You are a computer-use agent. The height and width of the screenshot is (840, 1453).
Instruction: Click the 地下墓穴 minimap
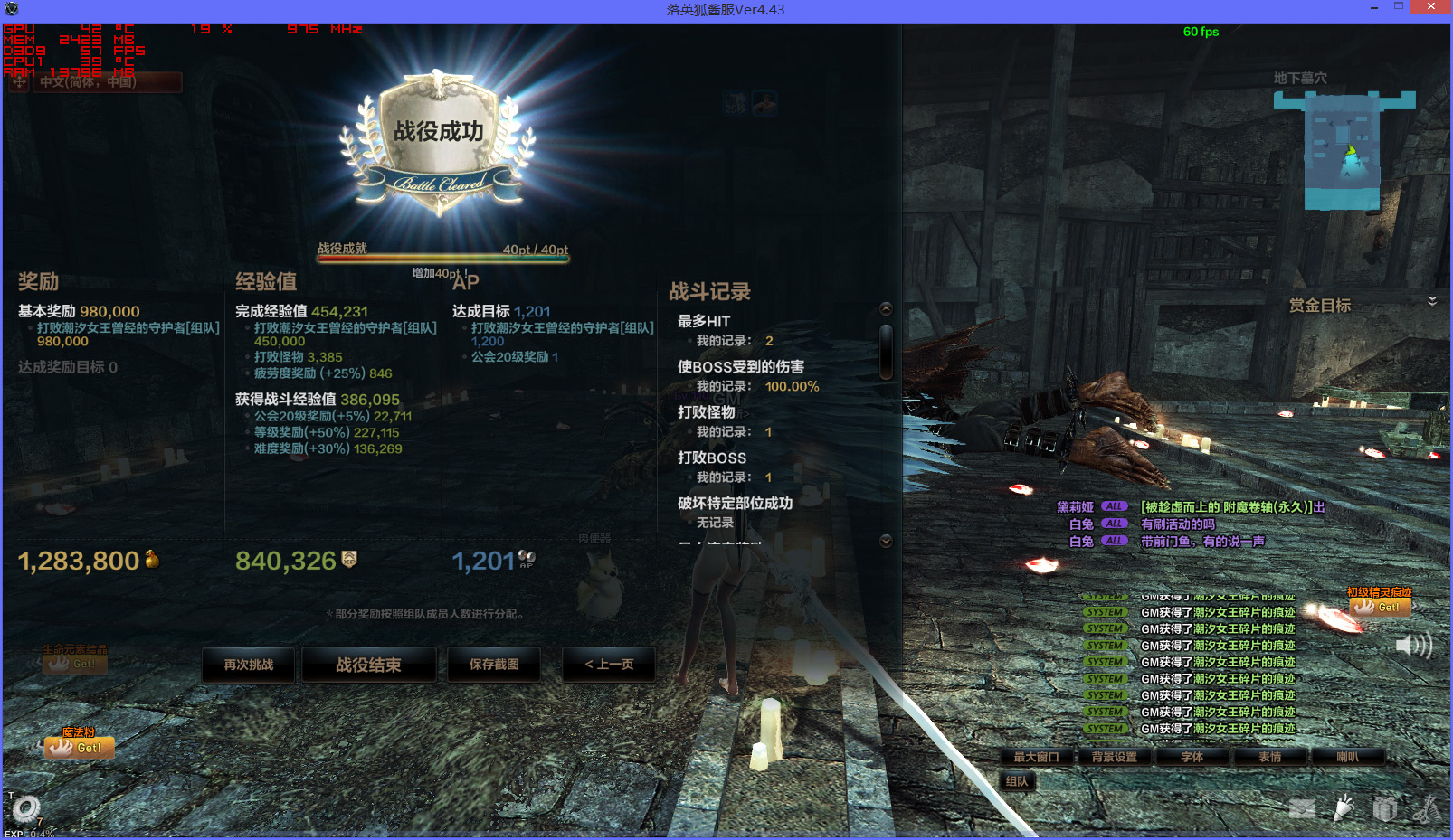coord(1344,150)
